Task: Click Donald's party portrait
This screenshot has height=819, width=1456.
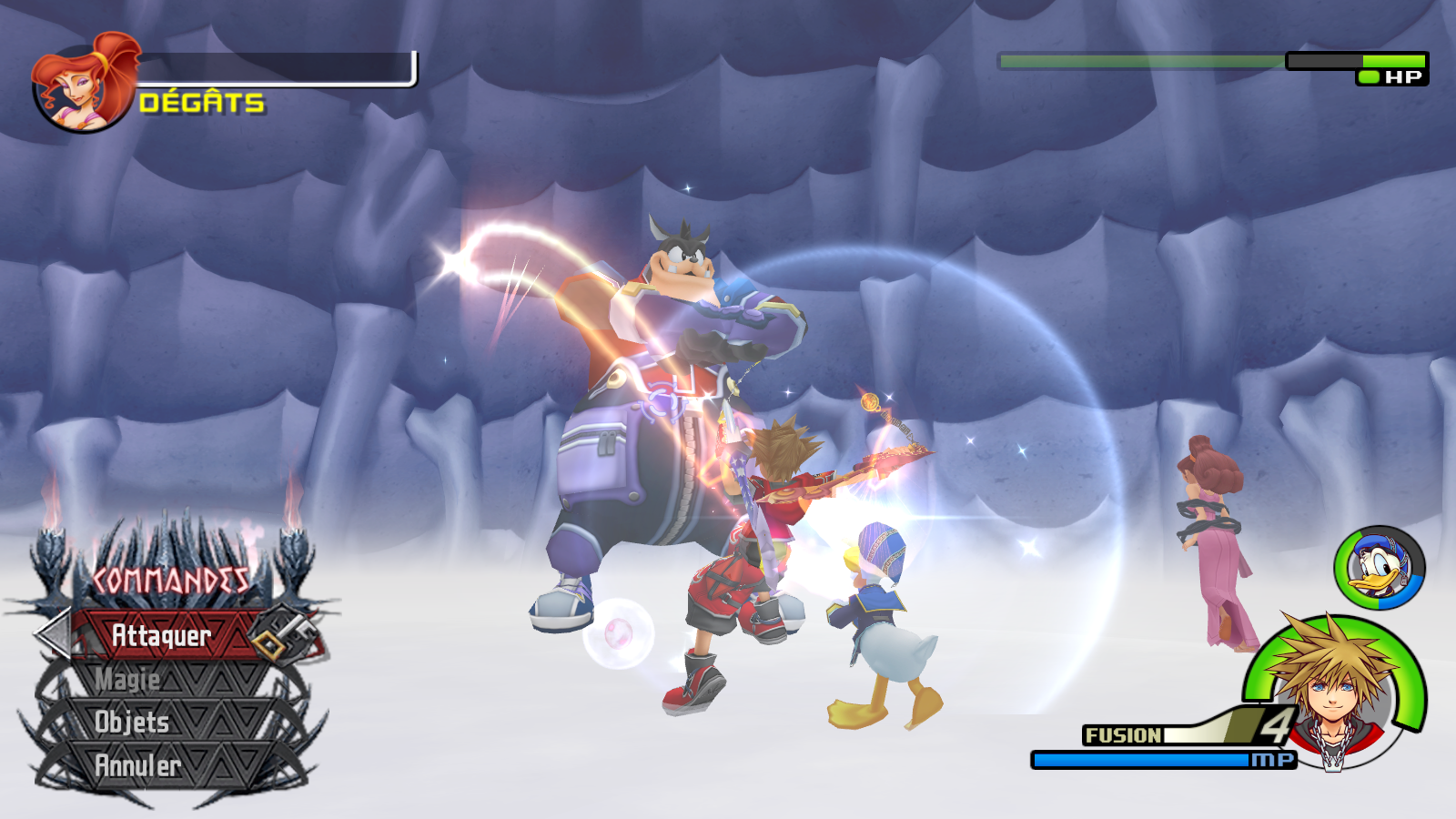Action: [x=1379, y=568]
